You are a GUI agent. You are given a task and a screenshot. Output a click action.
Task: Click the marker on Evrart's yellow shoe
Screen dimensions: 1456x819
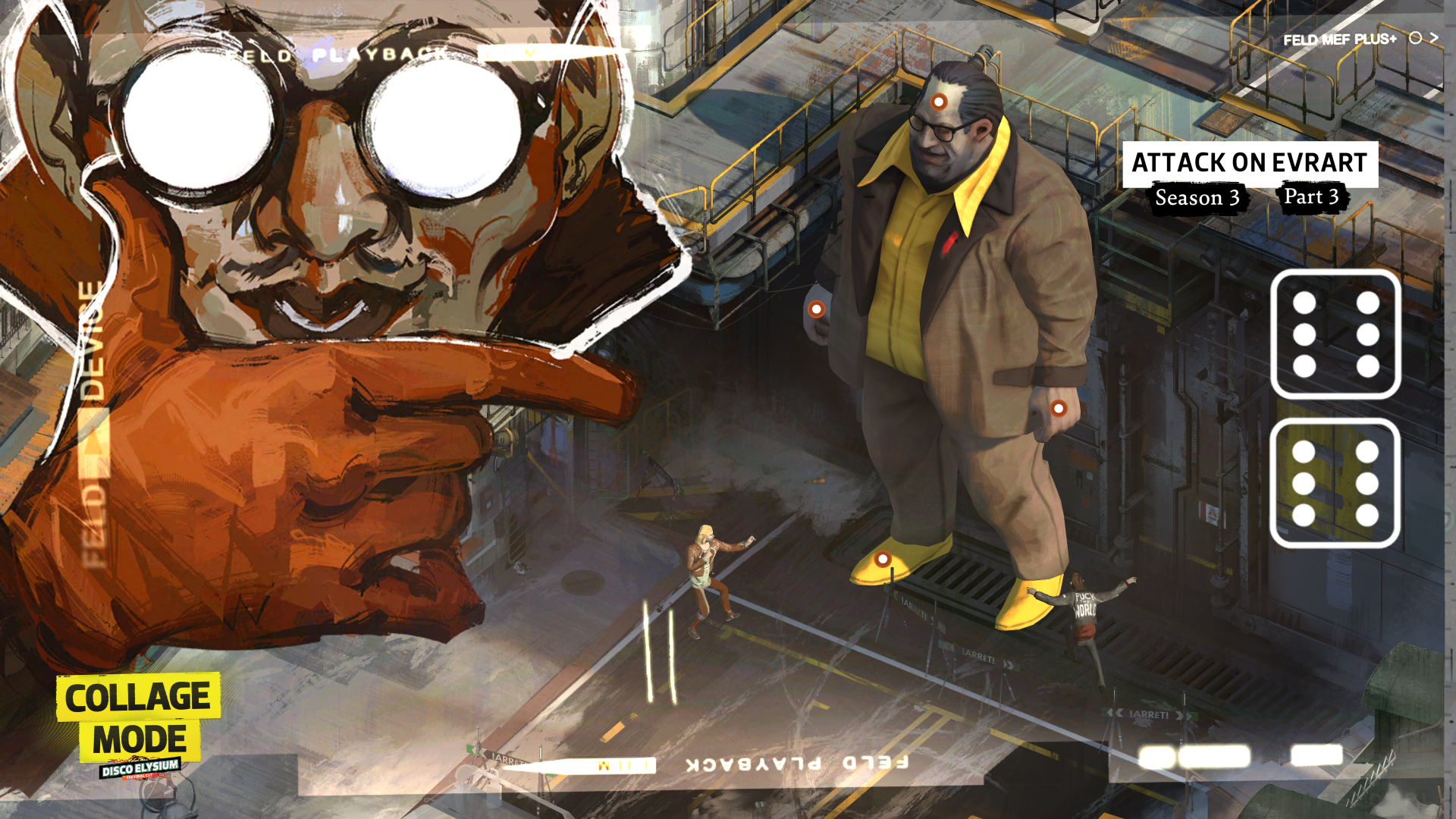click(882, 559)
